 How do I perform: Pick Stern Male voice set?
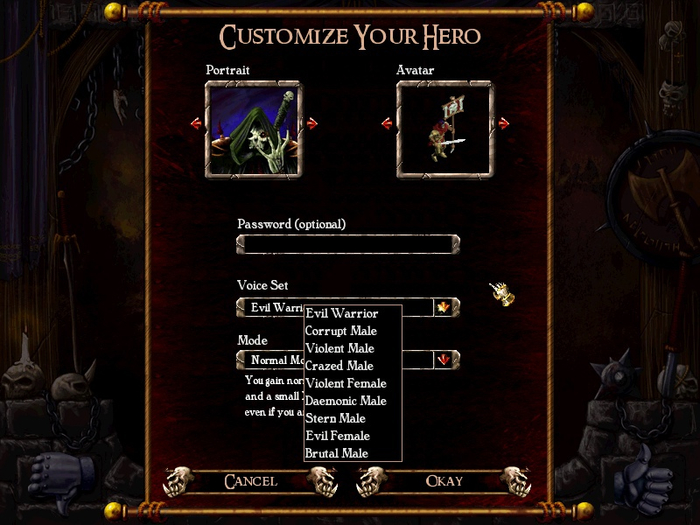(336, 419)
